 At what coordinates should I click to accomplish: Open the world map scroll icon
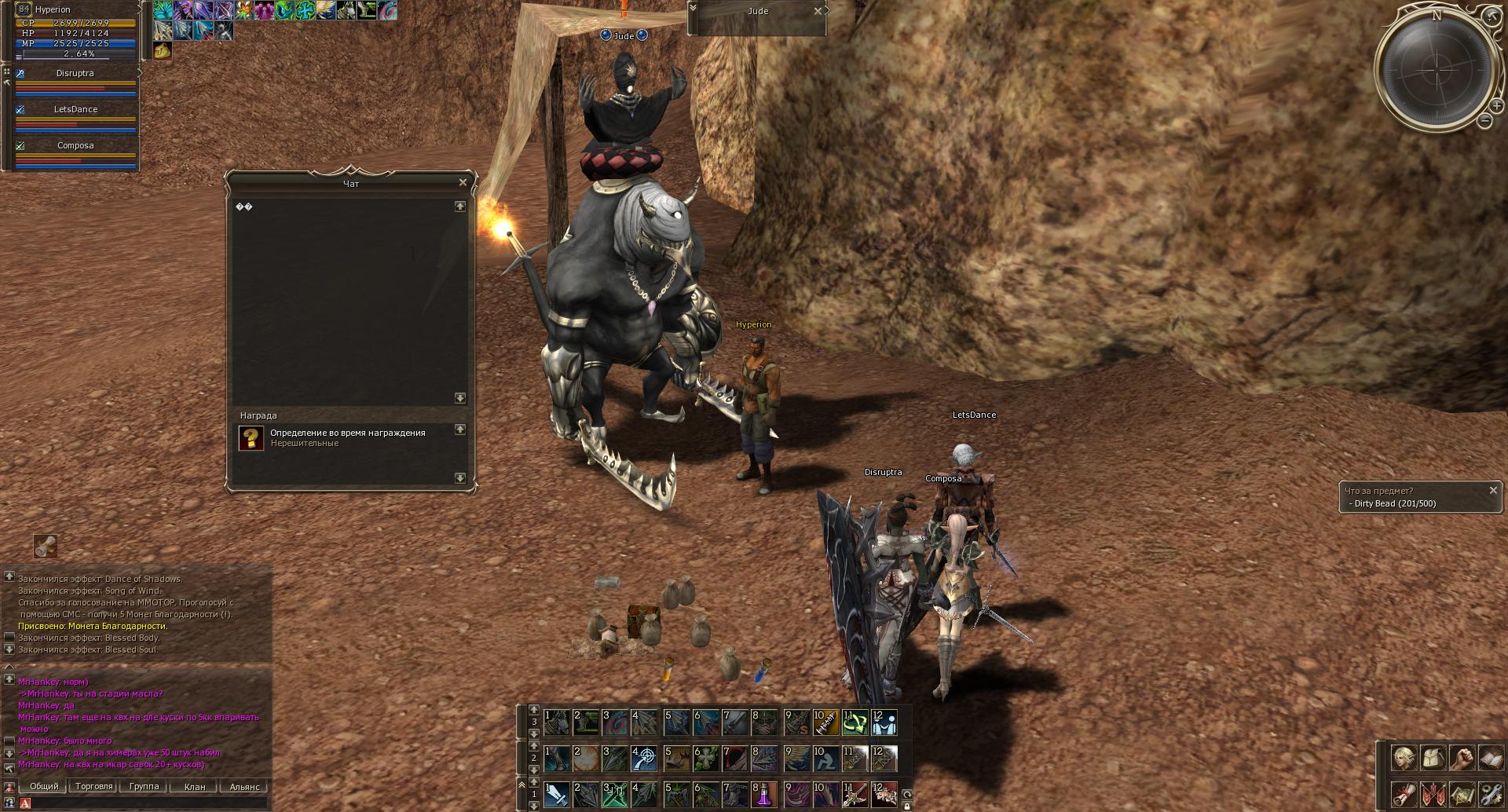[1461, 794]
